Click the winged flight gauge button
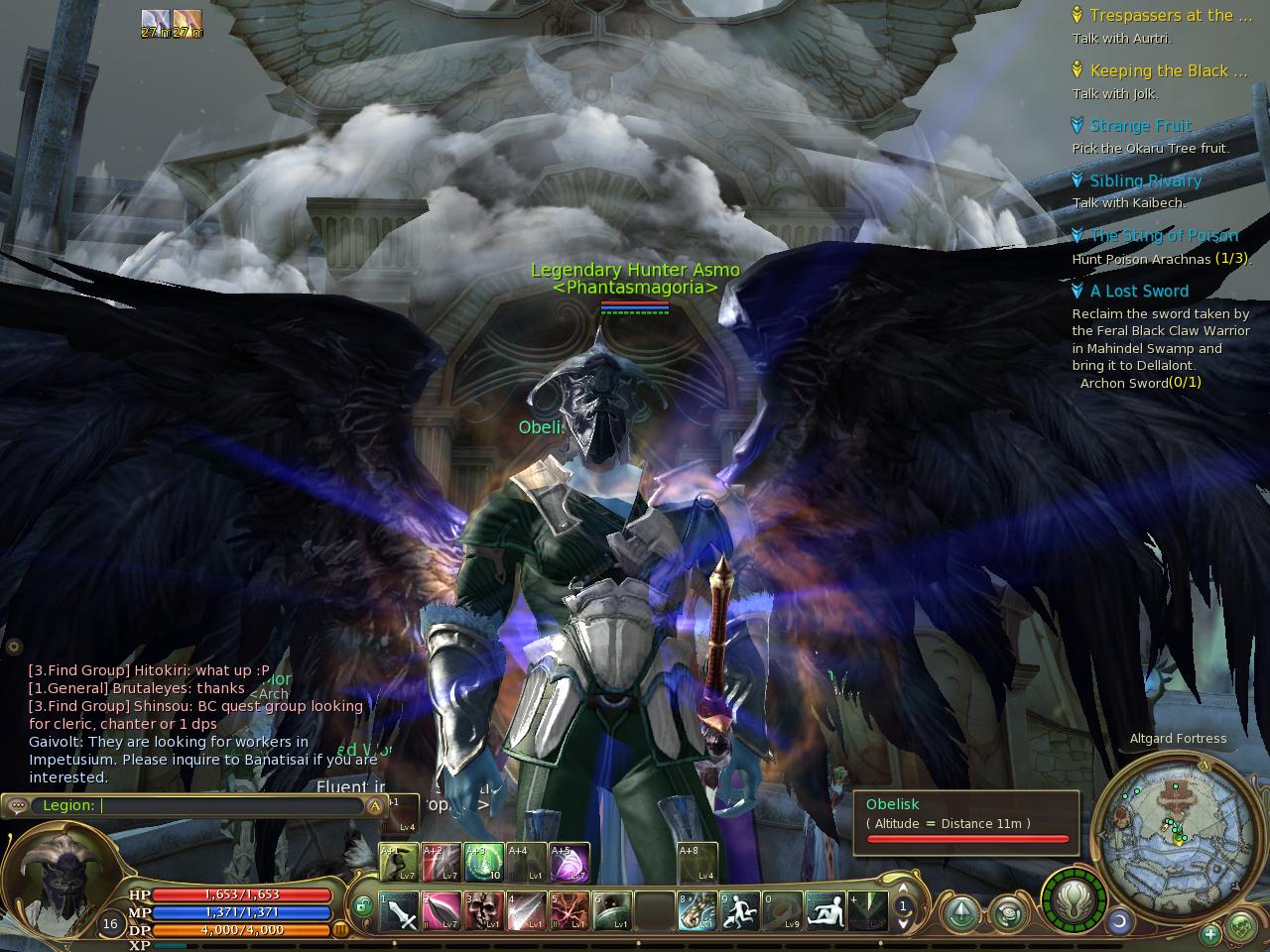Image resolution: width=1270 pixels, height=952 pixels. coord(1074,900)
